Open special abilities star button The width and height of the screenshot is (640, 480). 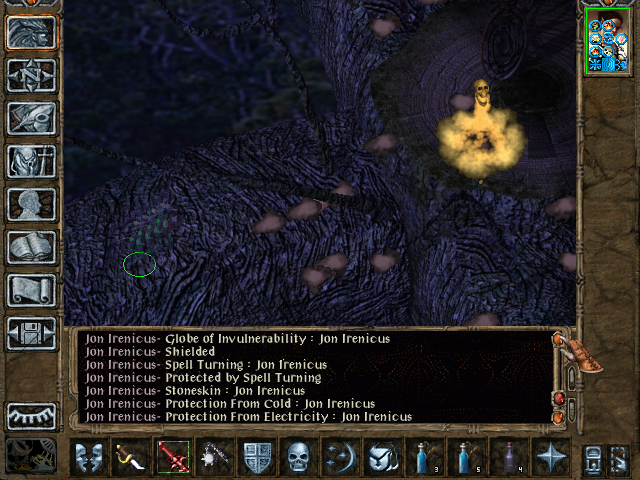(549, 458)
